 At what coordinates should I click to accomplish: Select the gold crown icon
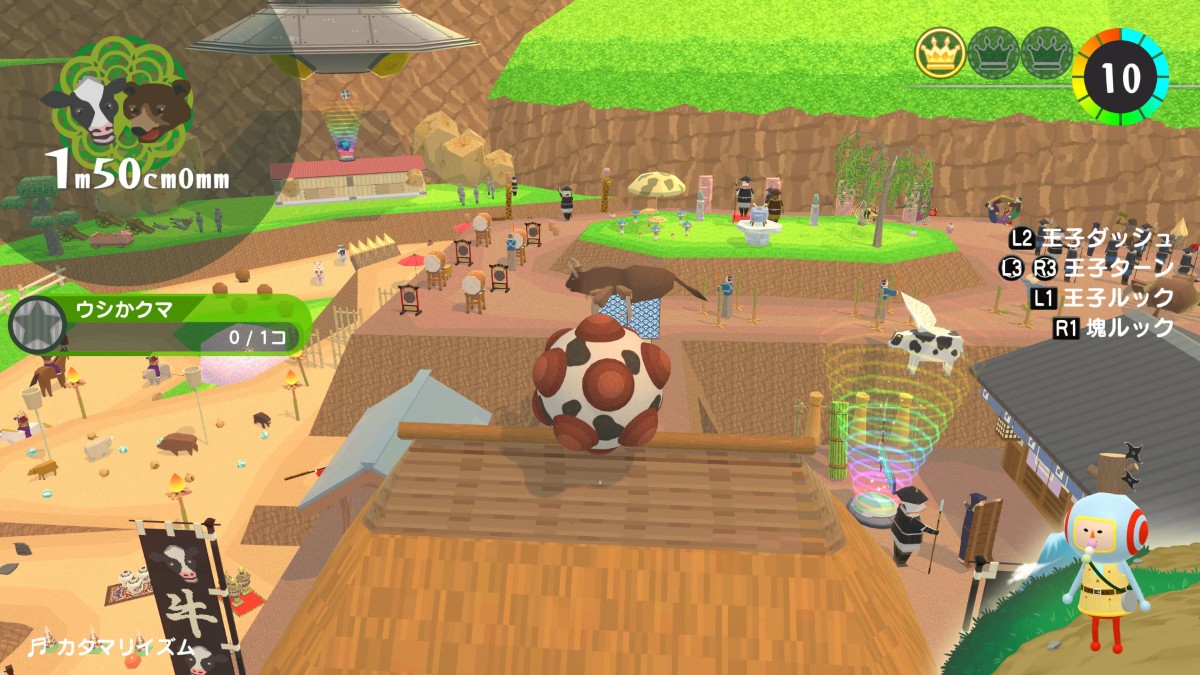pos(940,53)
